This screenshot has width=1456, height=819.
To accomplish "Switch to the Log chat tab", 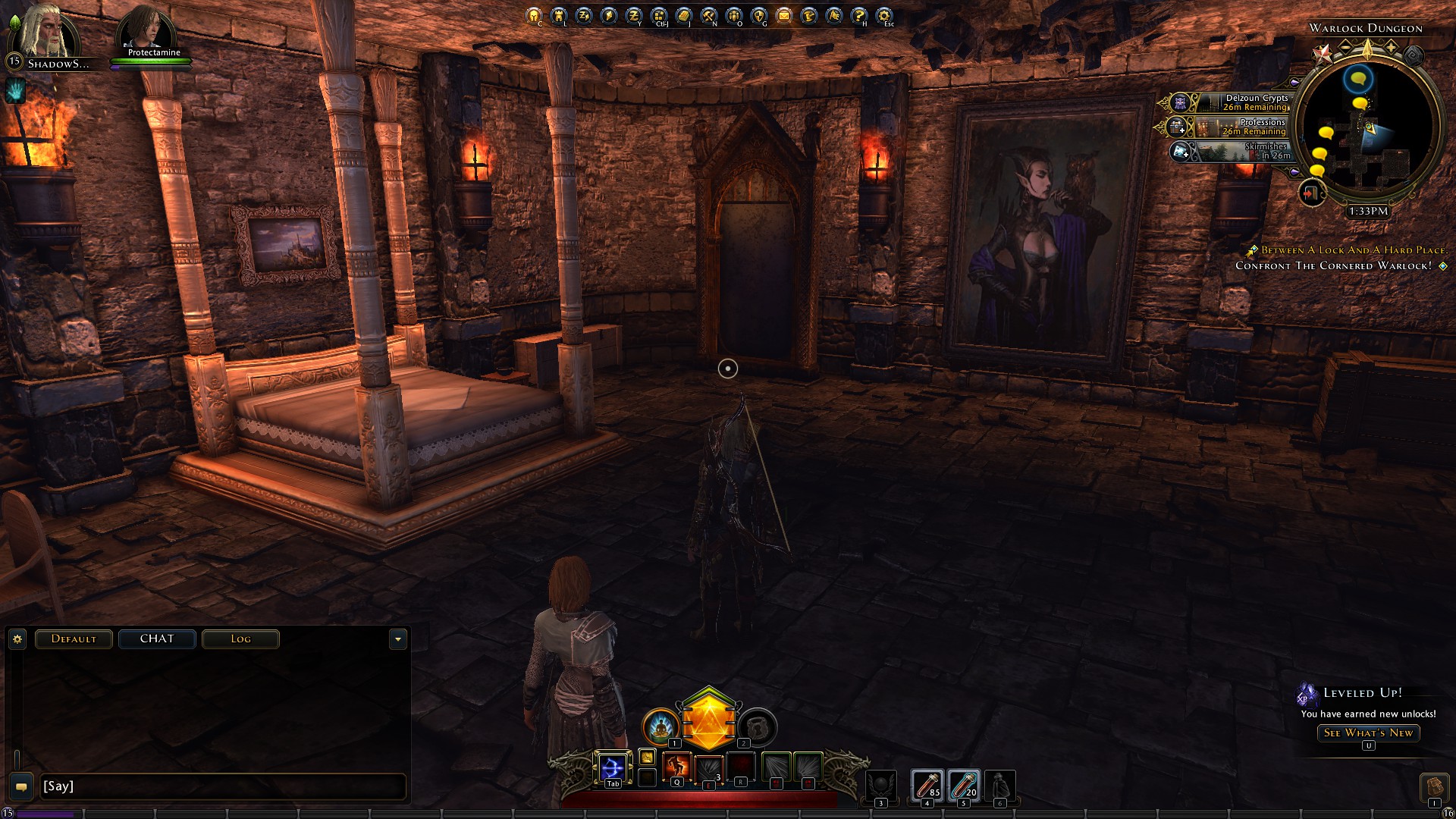I will 240,639.
